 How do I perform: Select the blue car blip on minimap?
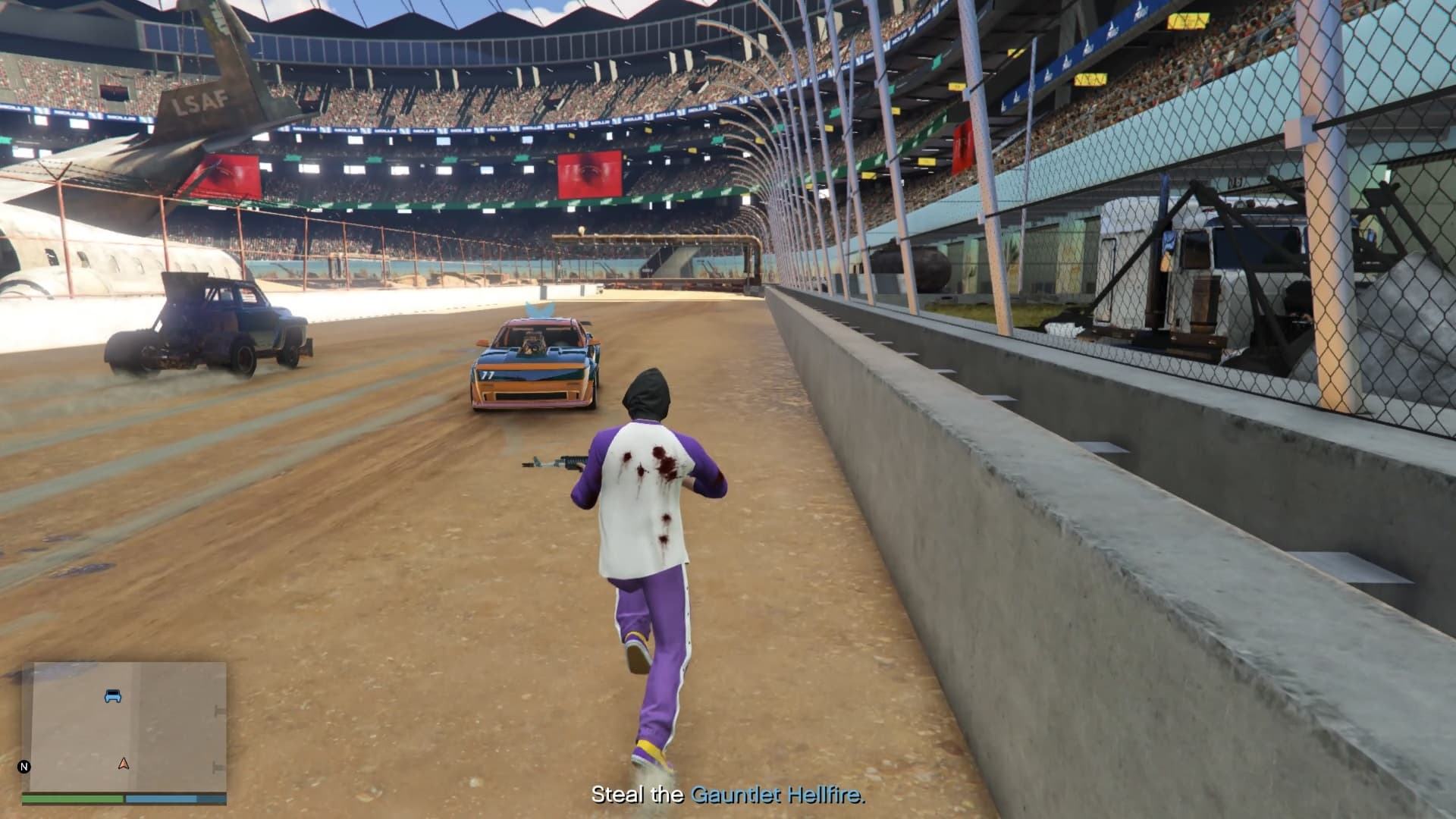pyautogui.click(x=113, y=695)
